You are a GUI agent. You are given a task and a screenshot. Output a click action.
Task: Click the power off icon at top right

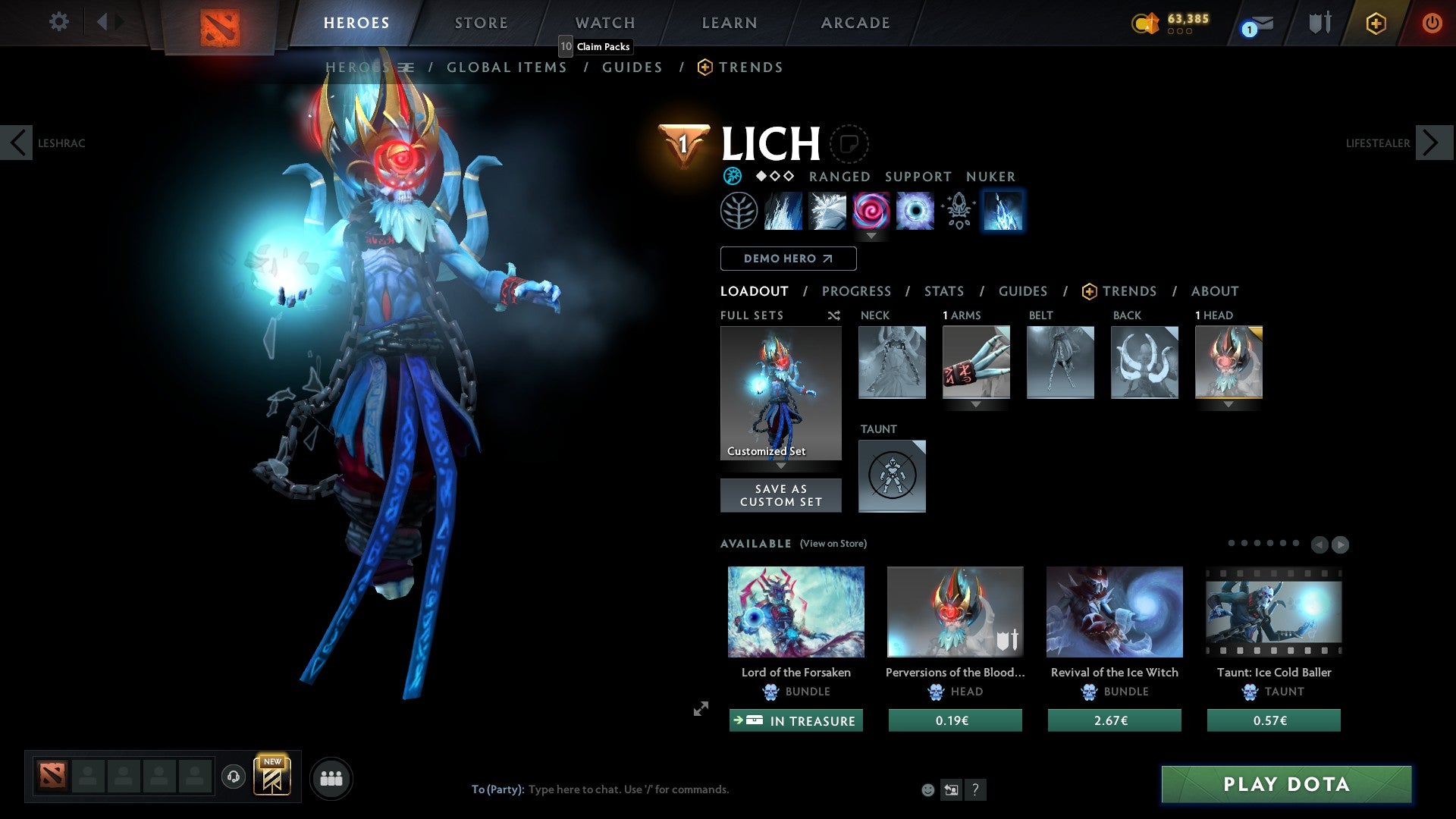pyautogui.click(x=1432, y=23)
